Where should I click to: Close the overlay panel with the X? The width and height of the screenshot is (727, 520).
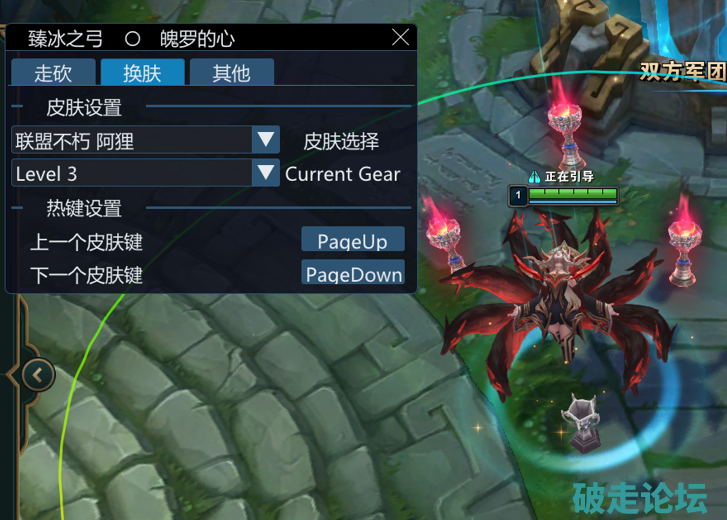[x=401, y=38]
